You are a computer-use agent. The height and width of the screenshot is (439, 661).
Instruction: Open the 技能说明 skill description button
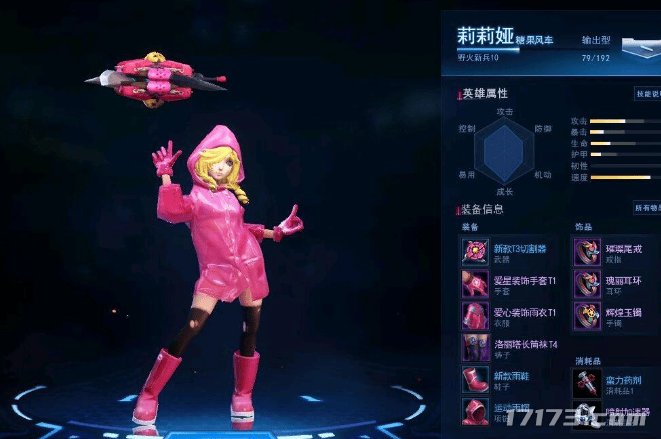647,94
